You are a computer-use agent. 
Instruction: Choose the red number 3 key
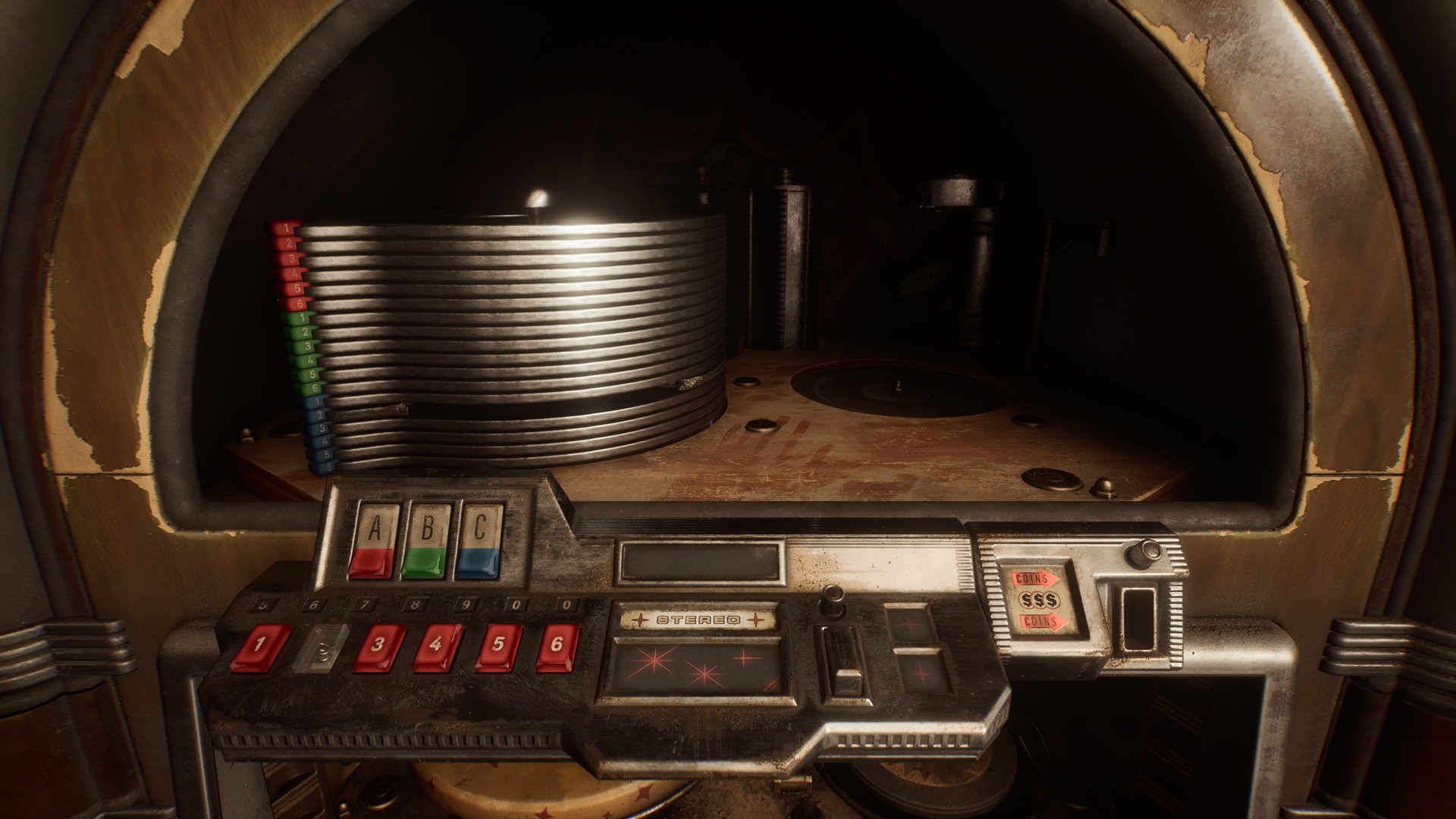pos(379,647)
